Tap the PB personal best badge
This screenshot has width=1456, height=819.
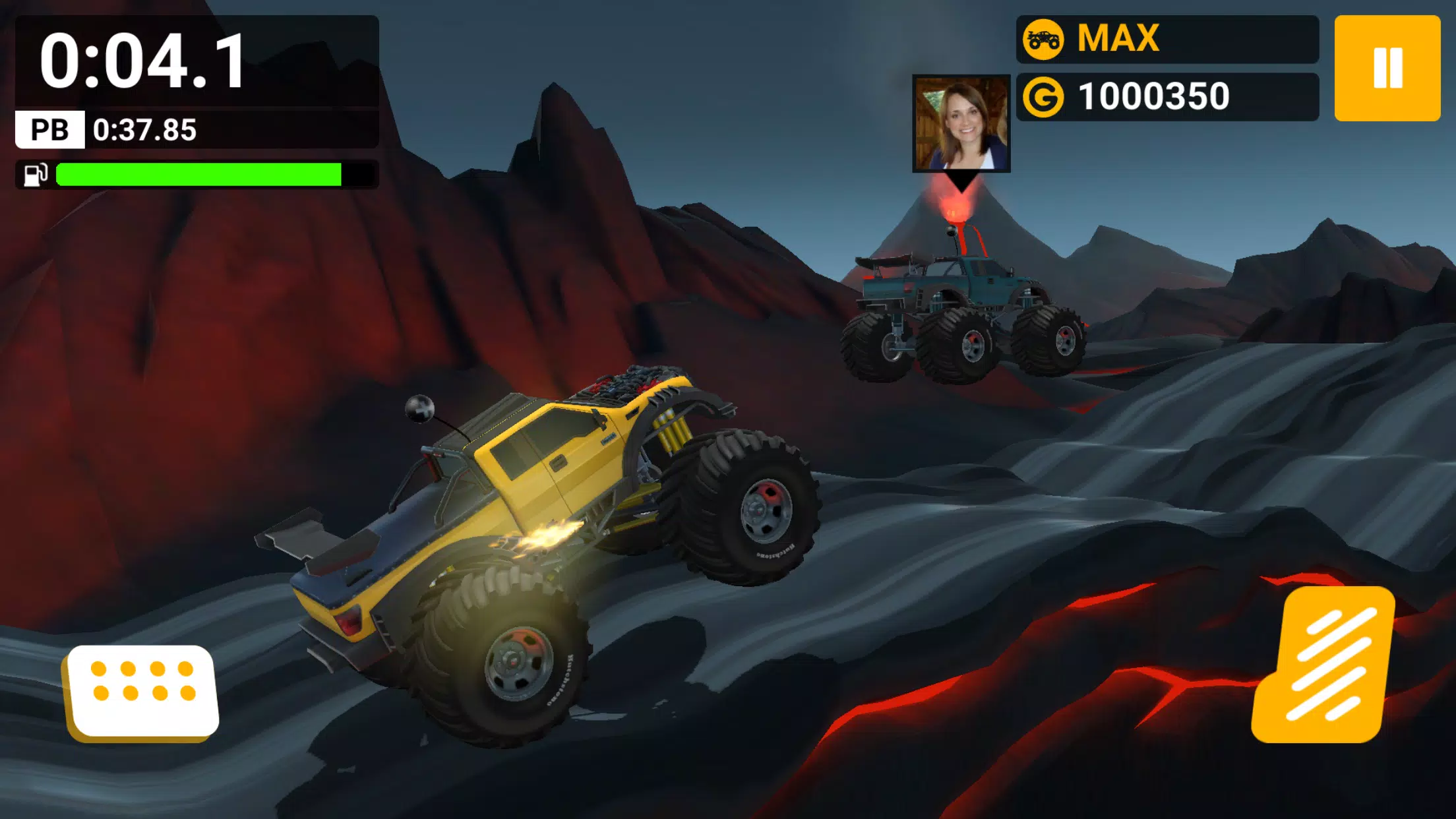click(x=49, y=129)
